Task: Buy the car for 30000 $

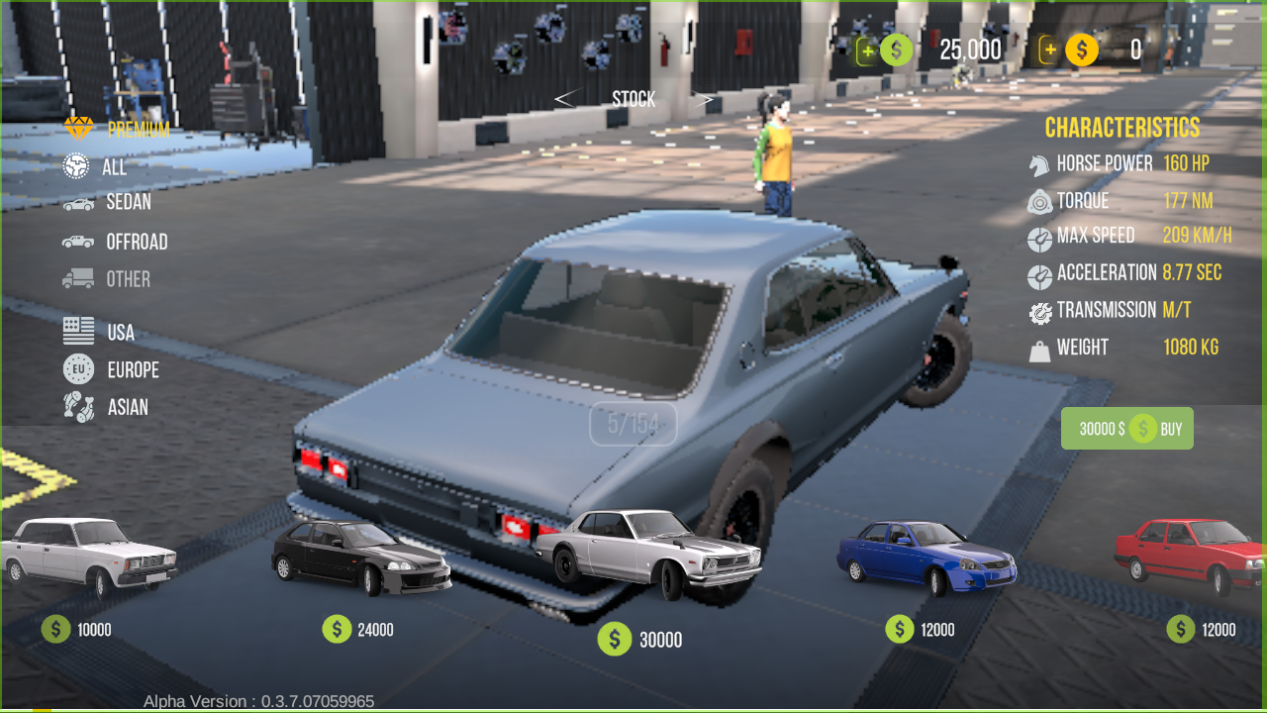Action: (1127, 429)
